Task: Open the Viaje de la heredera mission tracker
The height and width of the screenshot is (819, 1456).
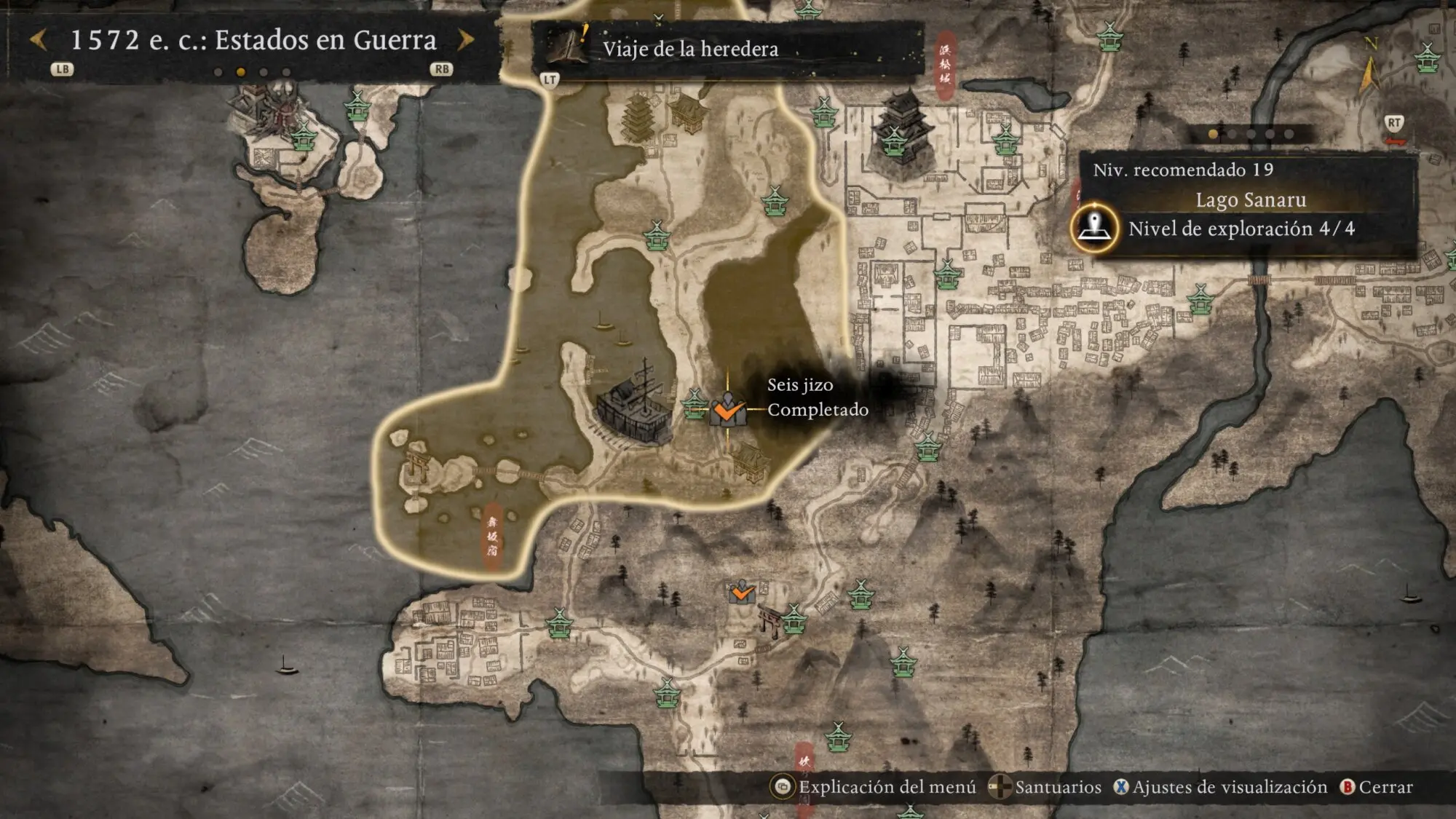Action: click(690, 49)
